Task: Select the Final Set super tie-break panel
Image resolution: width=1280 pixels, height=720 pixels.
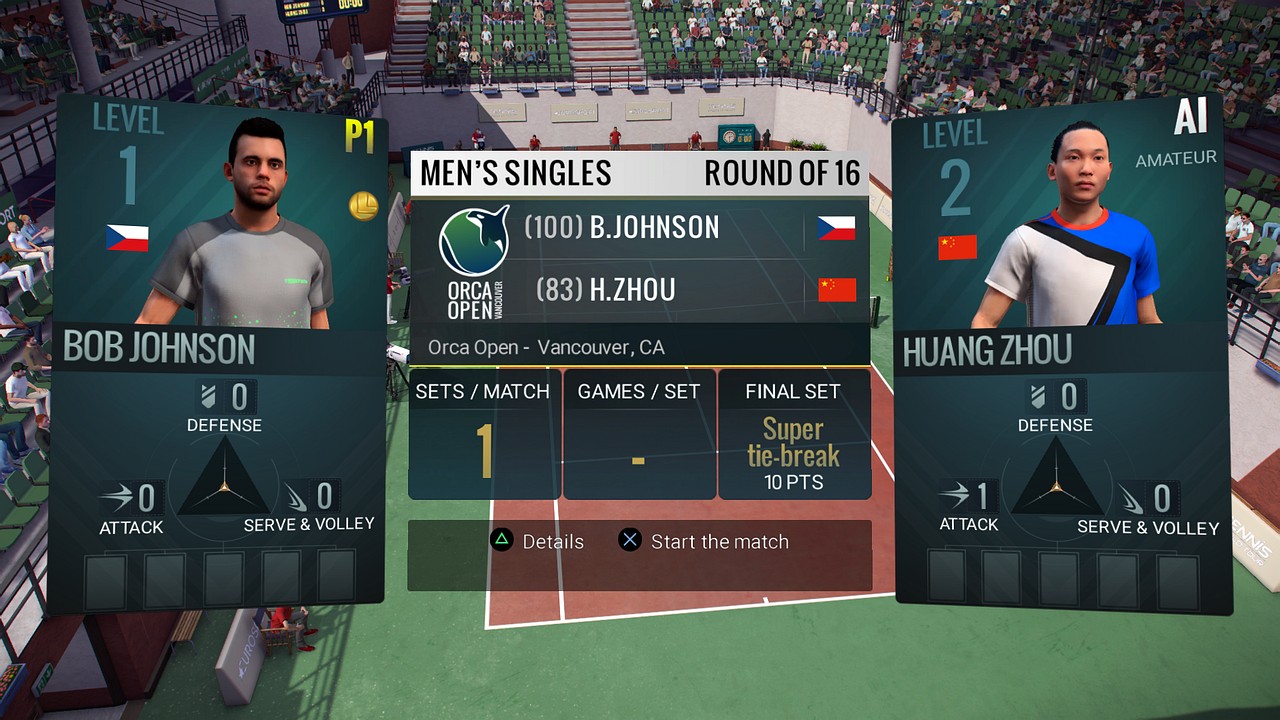Action: click(x=794, y=435)
